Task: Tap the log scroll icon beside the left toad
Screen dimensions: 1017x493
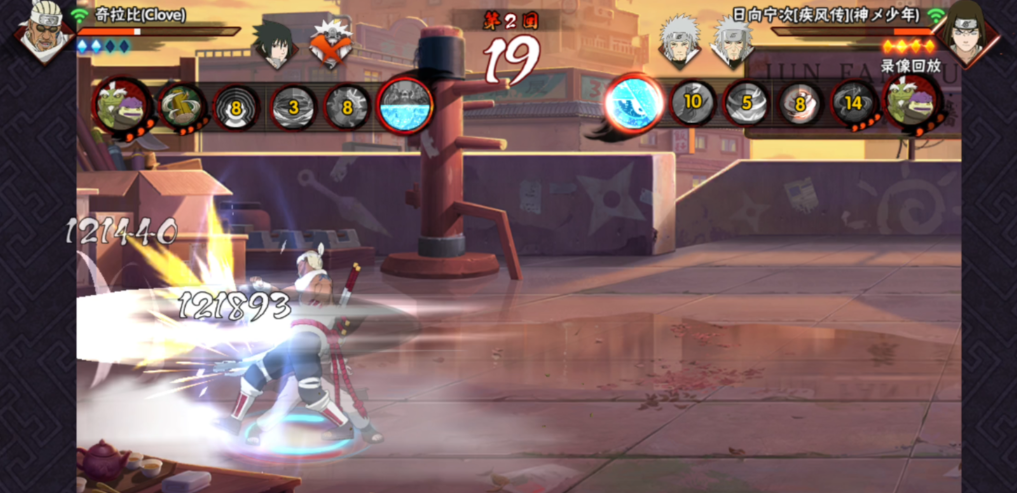Action: [180, 105]
